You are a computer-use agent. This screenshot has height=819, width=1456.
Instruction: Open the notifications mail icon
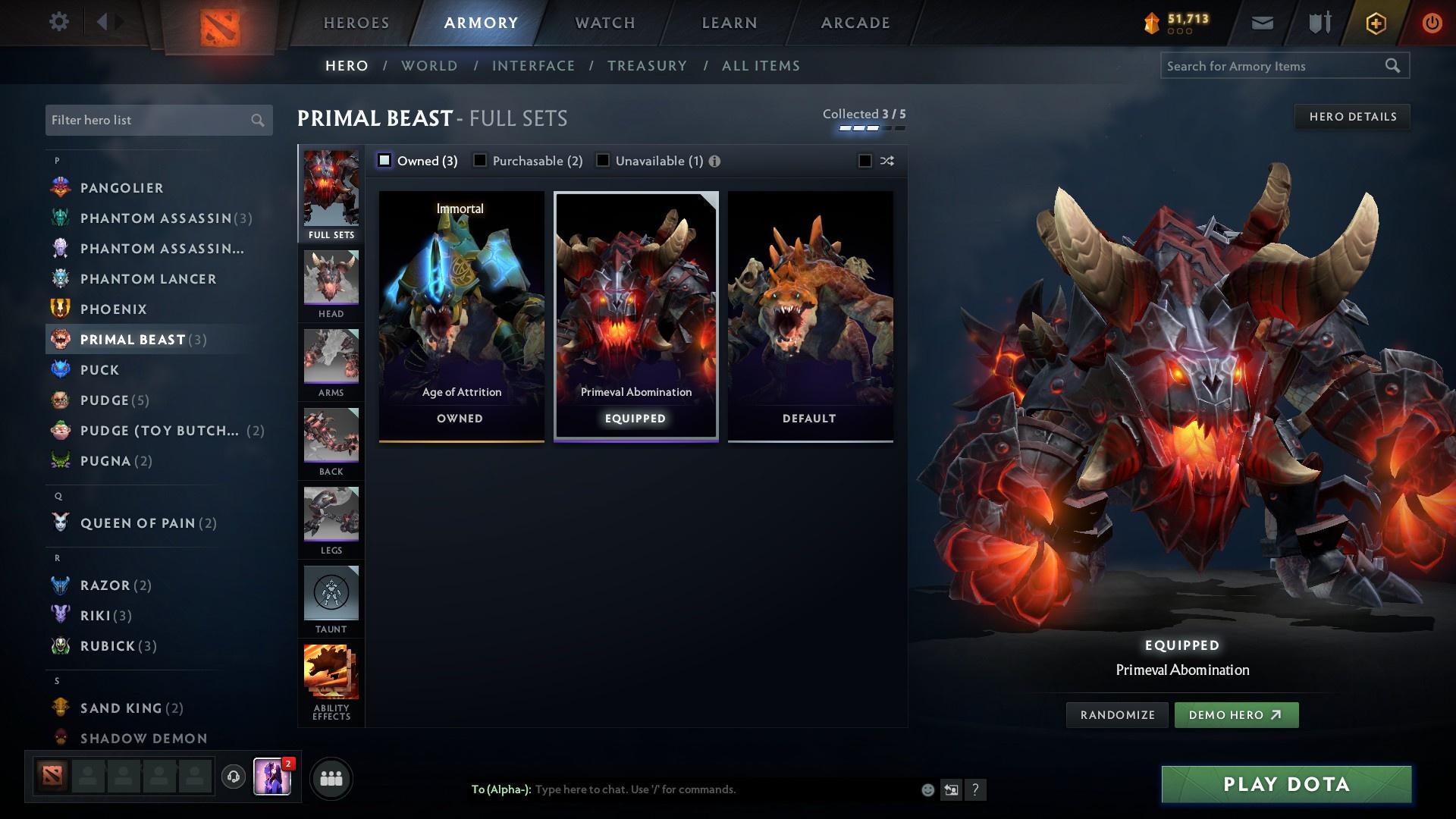click(1261, 23)
